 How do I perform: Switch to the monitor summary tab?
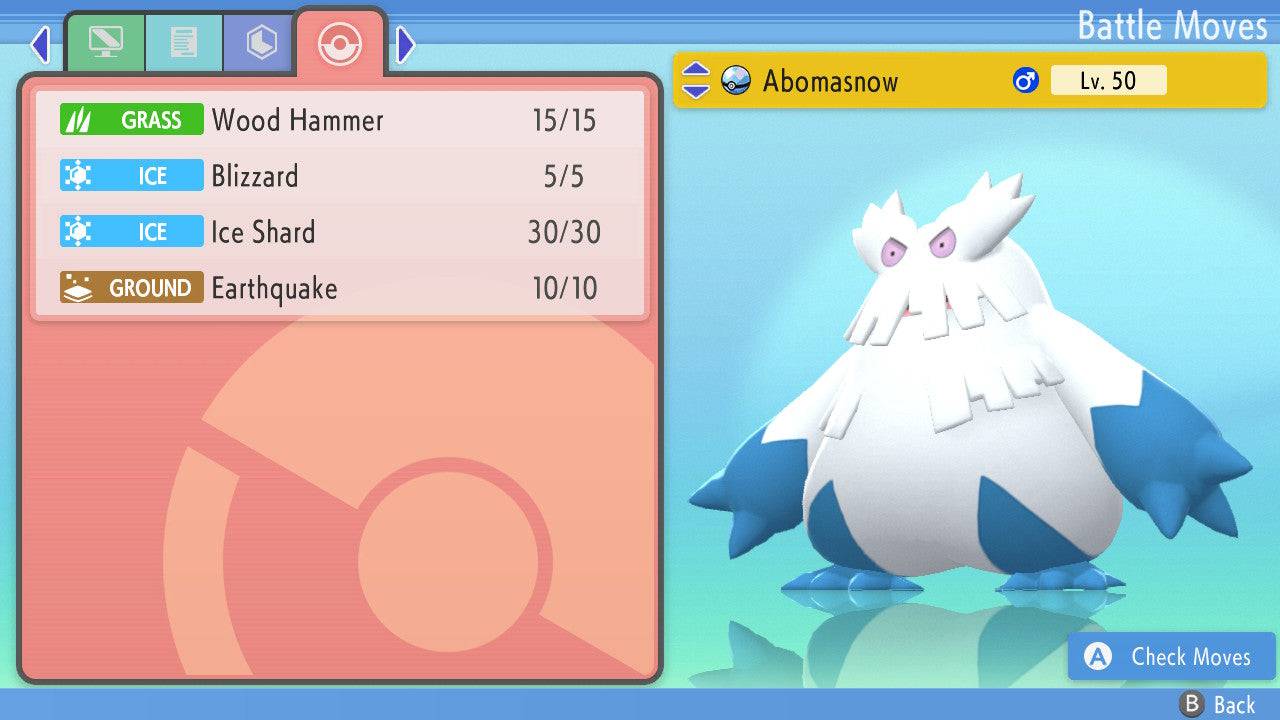[x=105, y=43]
